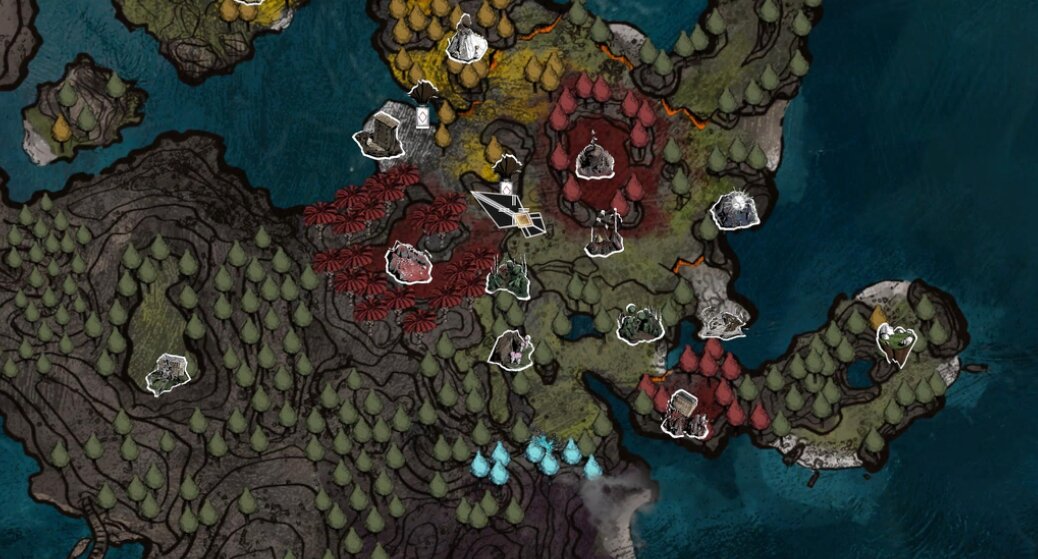Choose the glowing white orb location marker
1038x559 pixels.
coord(736,209)
